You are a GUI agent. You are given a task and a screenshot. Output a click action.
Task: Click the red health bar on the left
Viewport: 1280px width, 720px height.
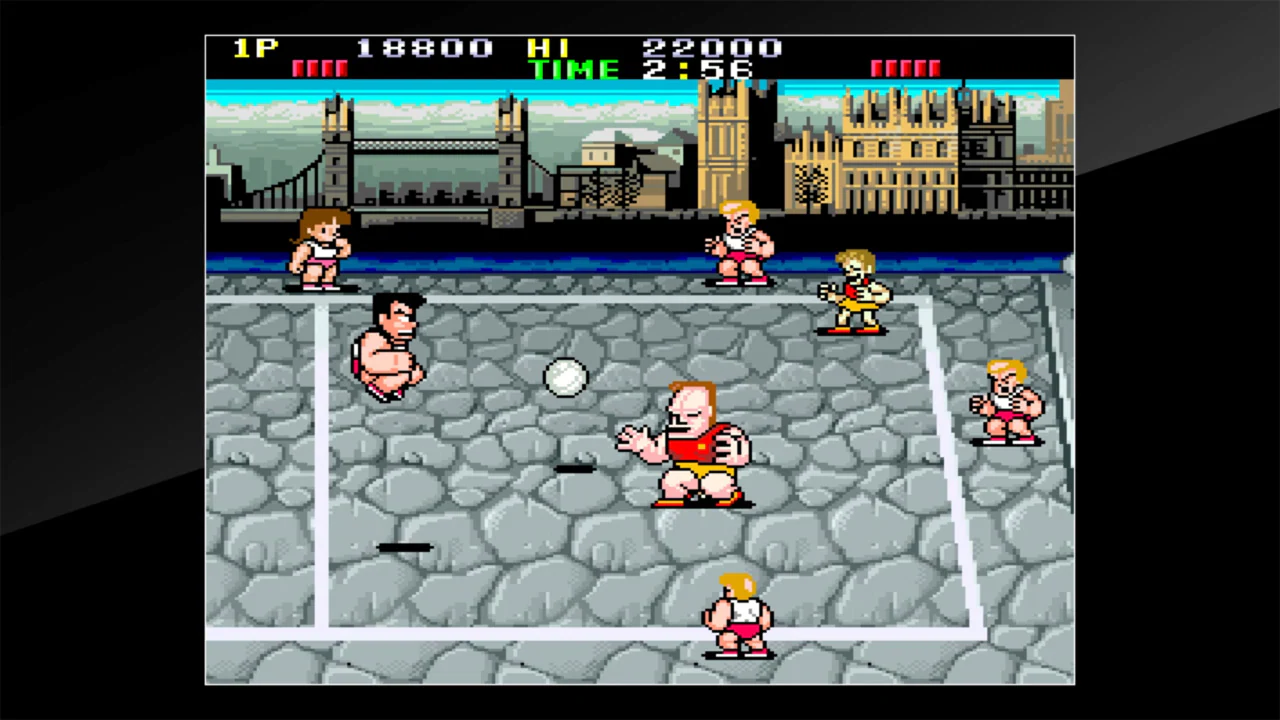tap(320, 67)
